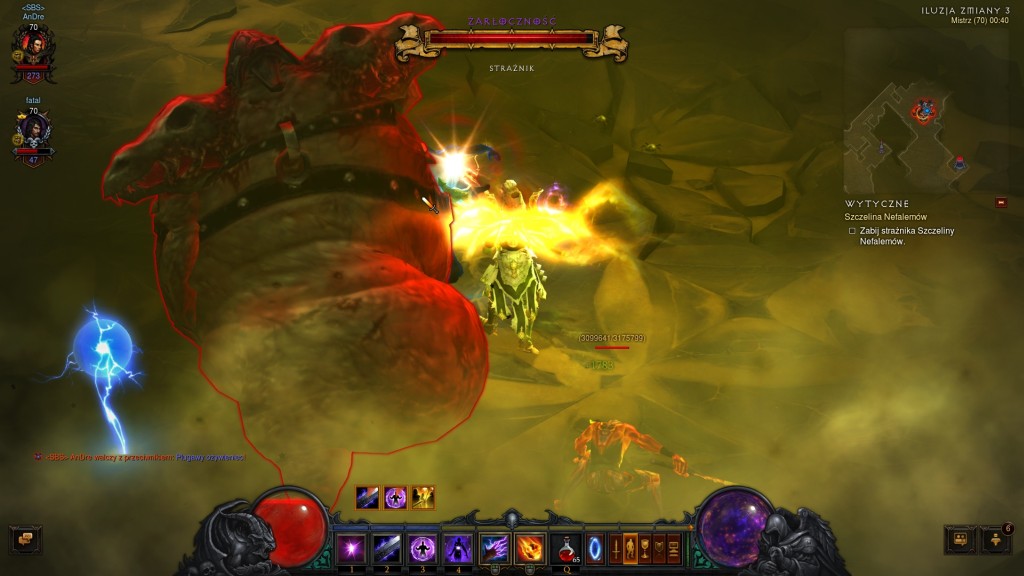This screenshot has width=1024, height=576.
Task: Activate the fiery meteor right mouse skill
Action: tap(530, 548)
